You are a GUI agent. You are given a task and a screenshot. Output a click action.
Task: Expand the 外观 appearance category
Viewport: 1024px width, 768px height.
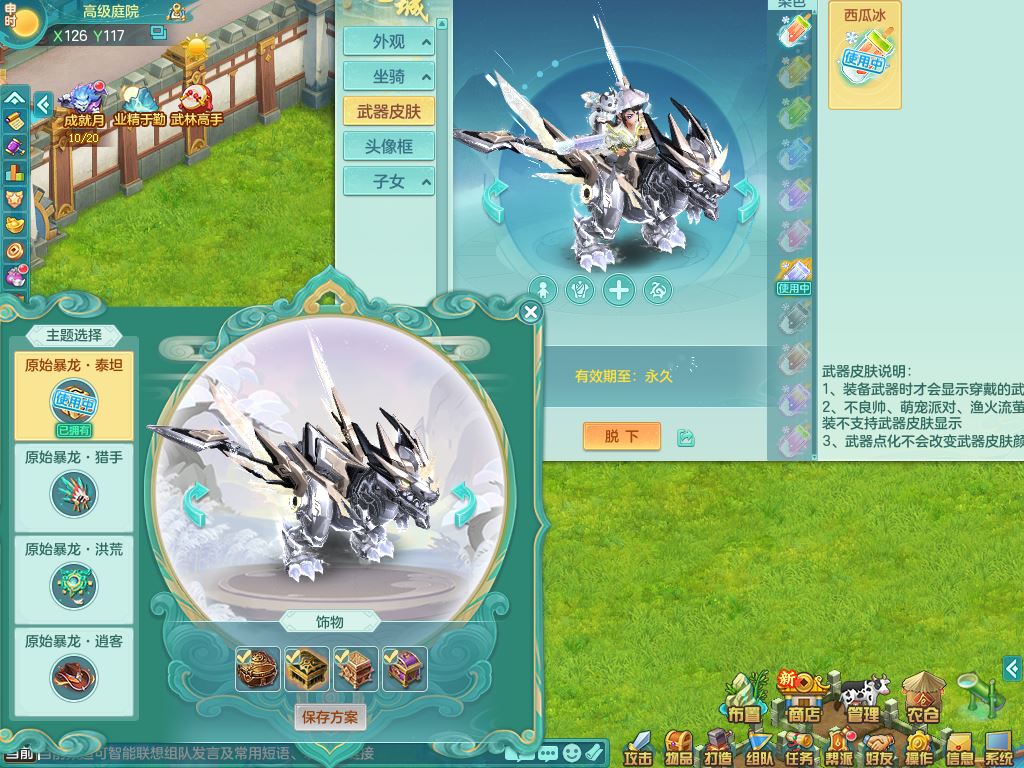click(389, 42)
